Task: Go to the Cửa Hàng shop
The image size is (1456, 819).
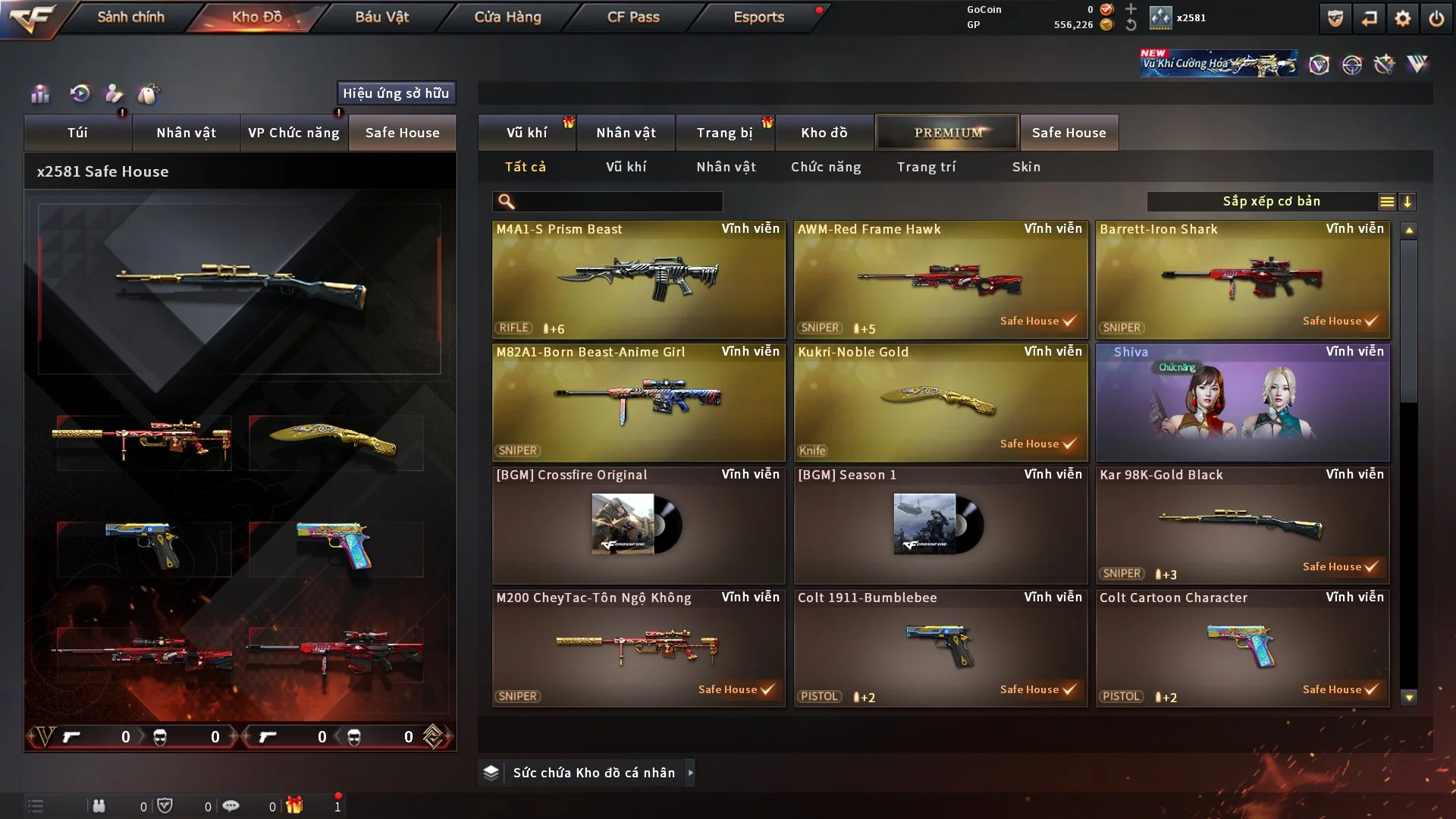Action: 507,17
